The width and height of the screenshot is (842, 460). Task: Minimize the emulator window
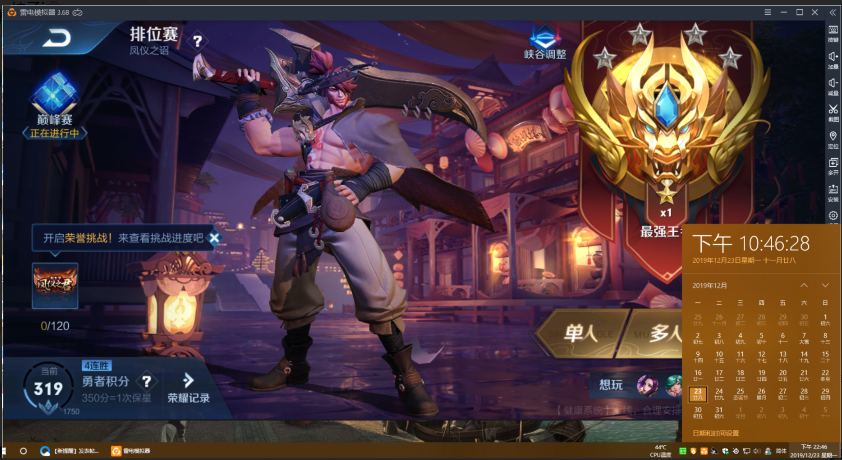[783, 12]
